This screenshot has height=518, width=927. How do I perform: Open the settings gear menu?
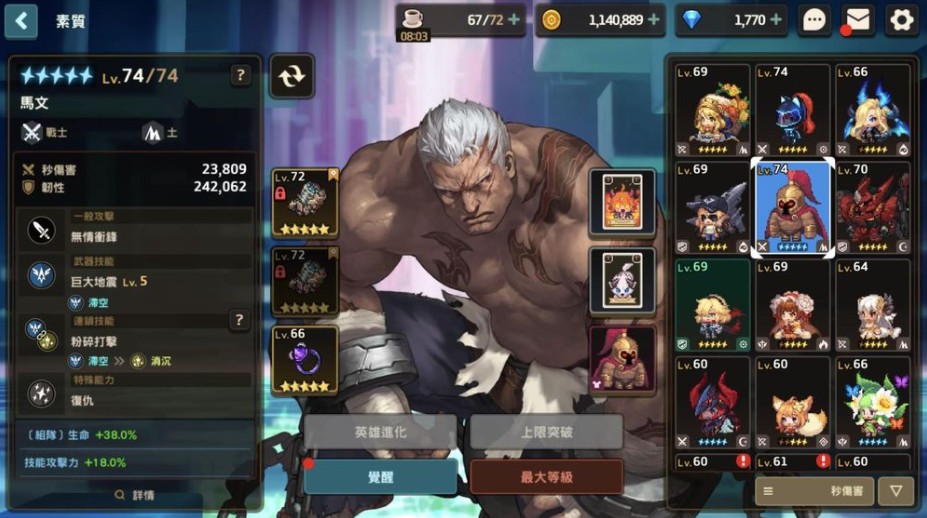click(901, 20)
